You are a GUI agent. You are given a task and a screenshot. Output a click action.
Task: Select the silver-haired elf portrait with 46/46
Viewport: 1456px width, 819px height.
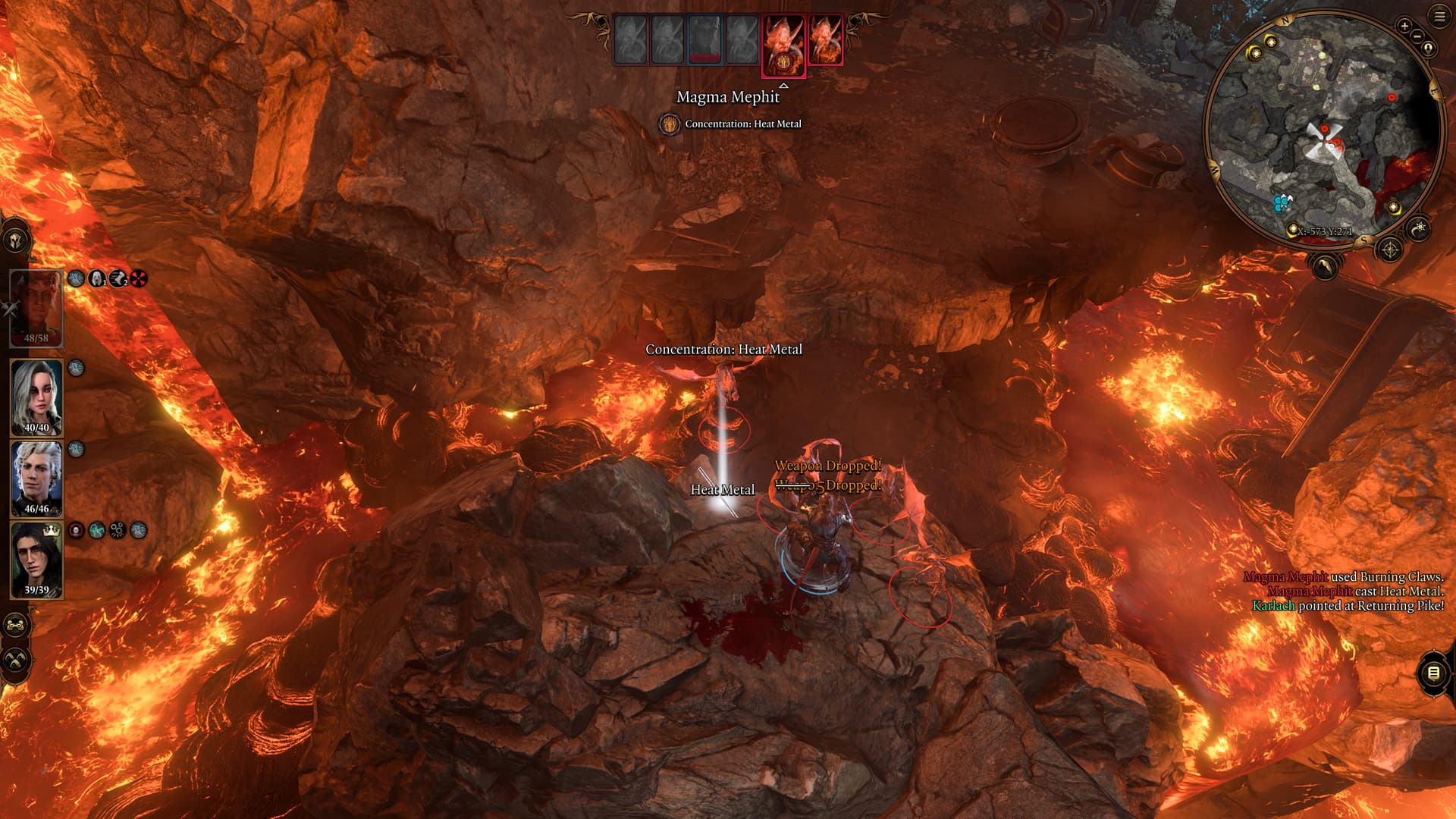click(36, 479)
